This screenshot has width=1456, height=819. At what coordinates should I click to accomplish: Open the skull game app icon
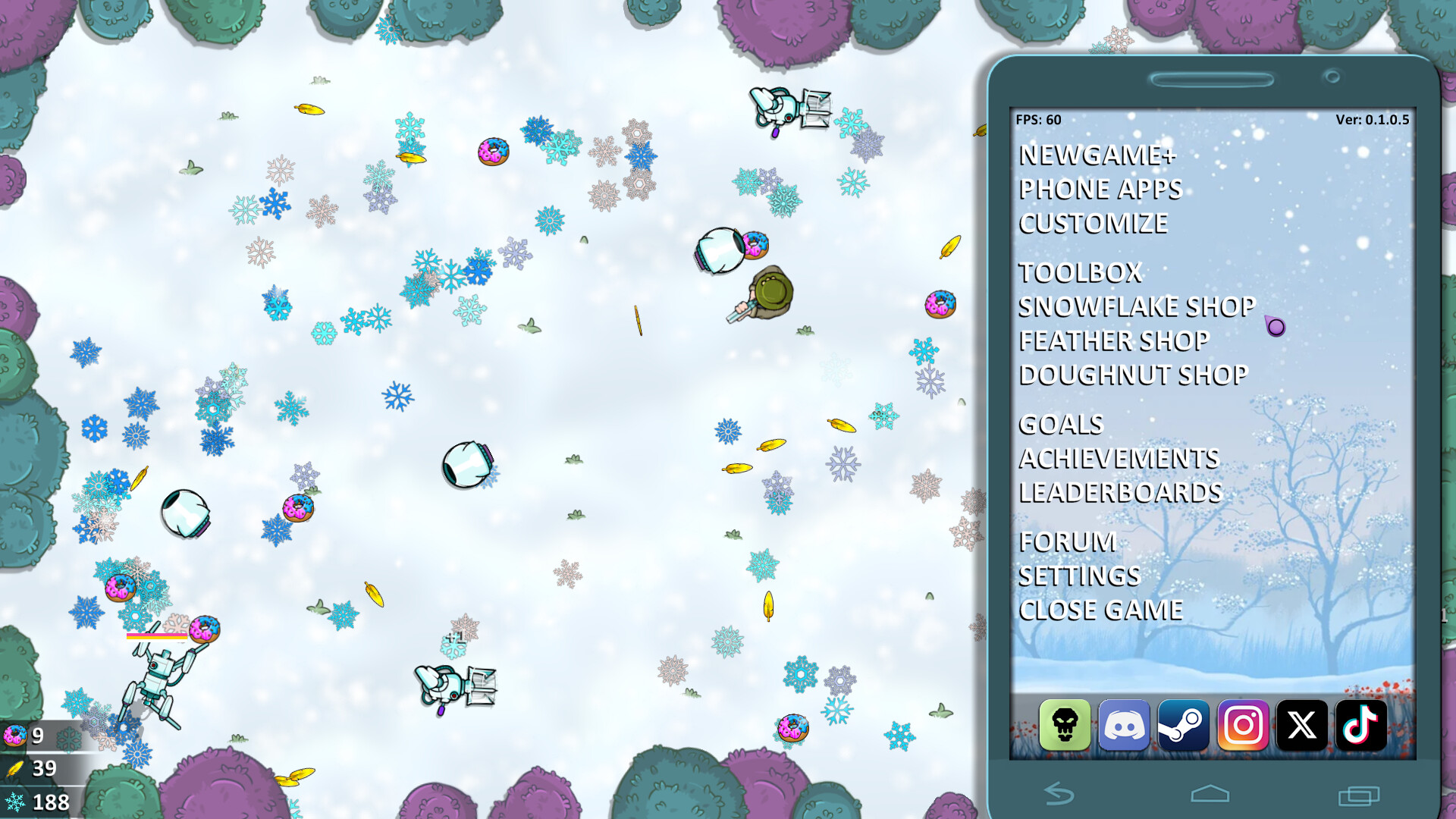point(1064,725)
